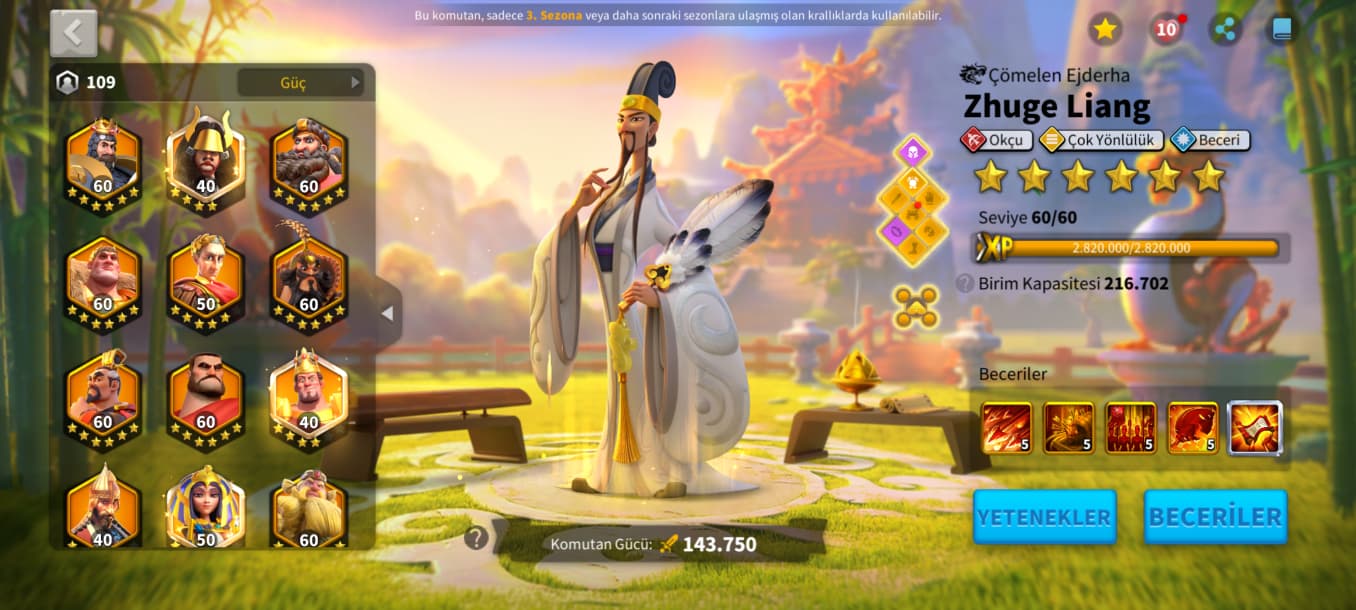This screenshot has width=1356, height=610.
Task: Open the BECERİLER skills screen
Action: pos(1215,517)
